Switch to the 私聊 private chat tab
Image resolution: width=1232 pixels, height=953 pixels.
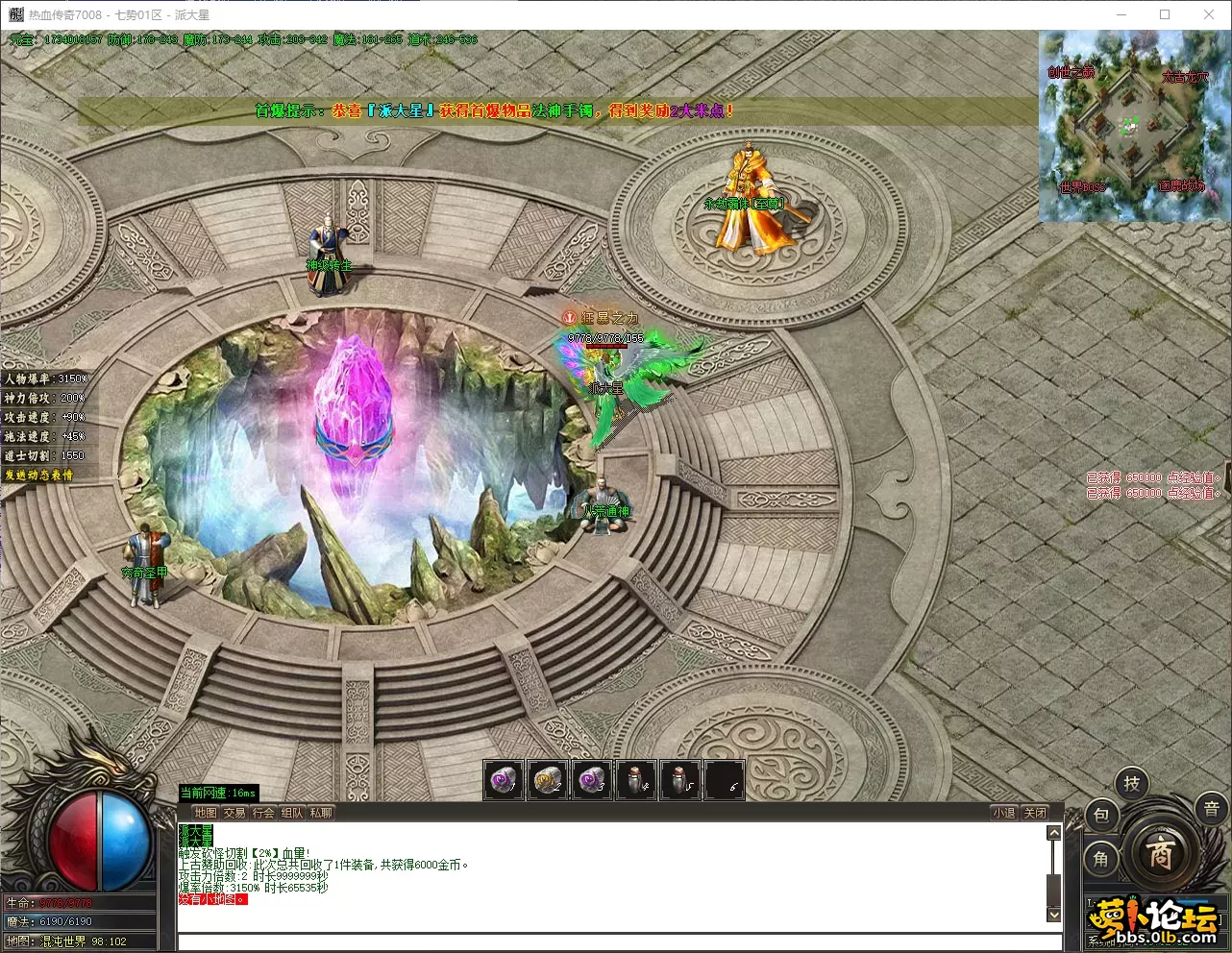coord(321,813)
